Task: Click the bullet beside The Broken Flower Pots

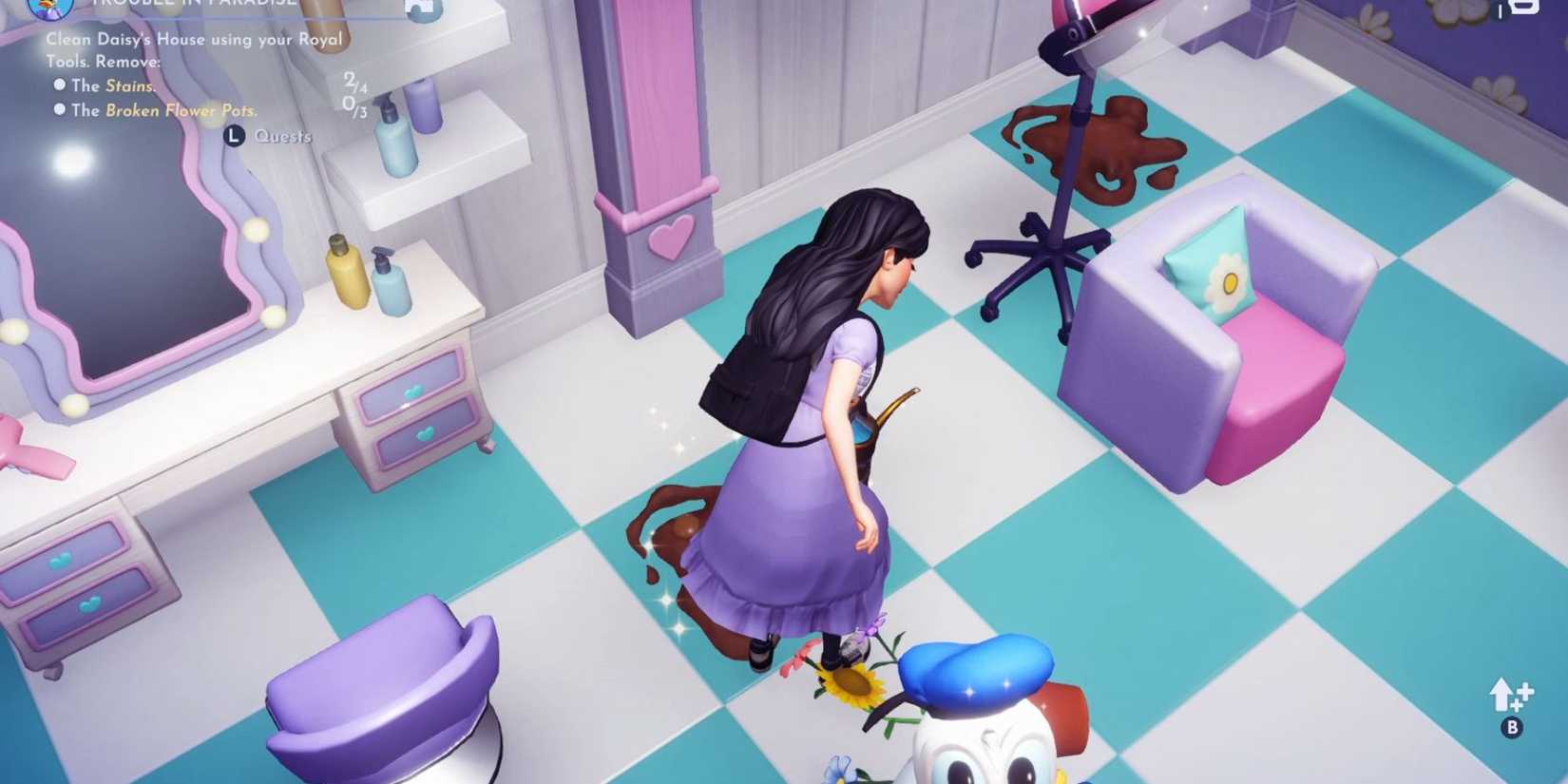Action: coord(61,110)
